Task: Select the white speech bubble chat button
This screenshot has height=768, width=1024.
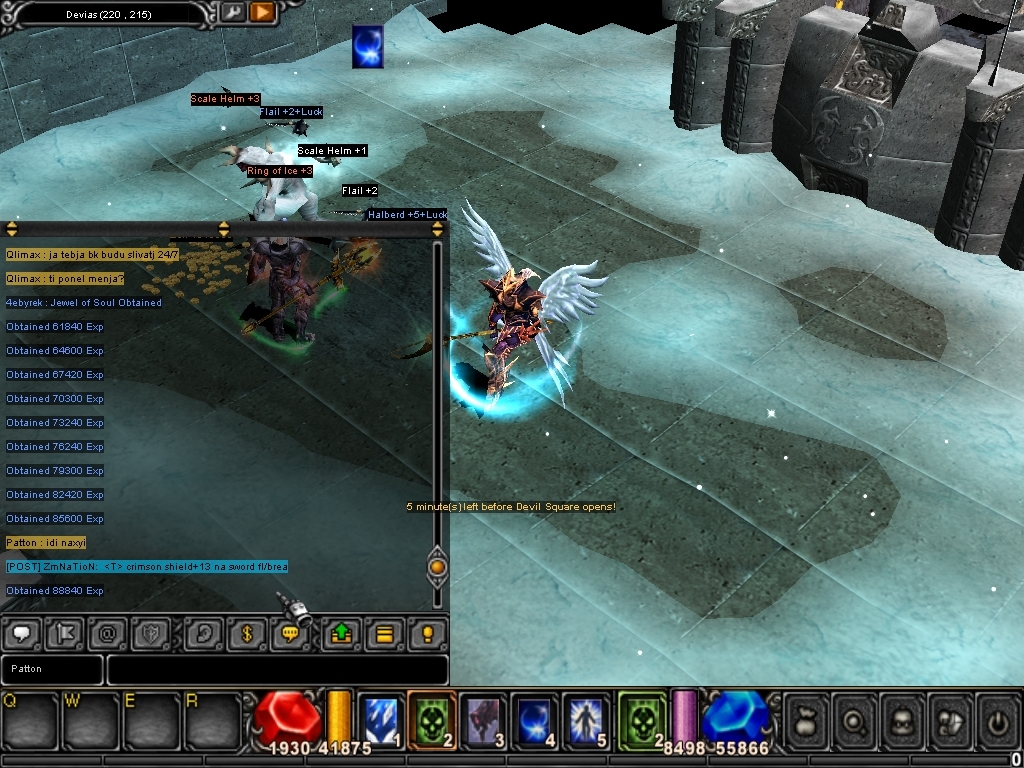Action: (23, 633)
